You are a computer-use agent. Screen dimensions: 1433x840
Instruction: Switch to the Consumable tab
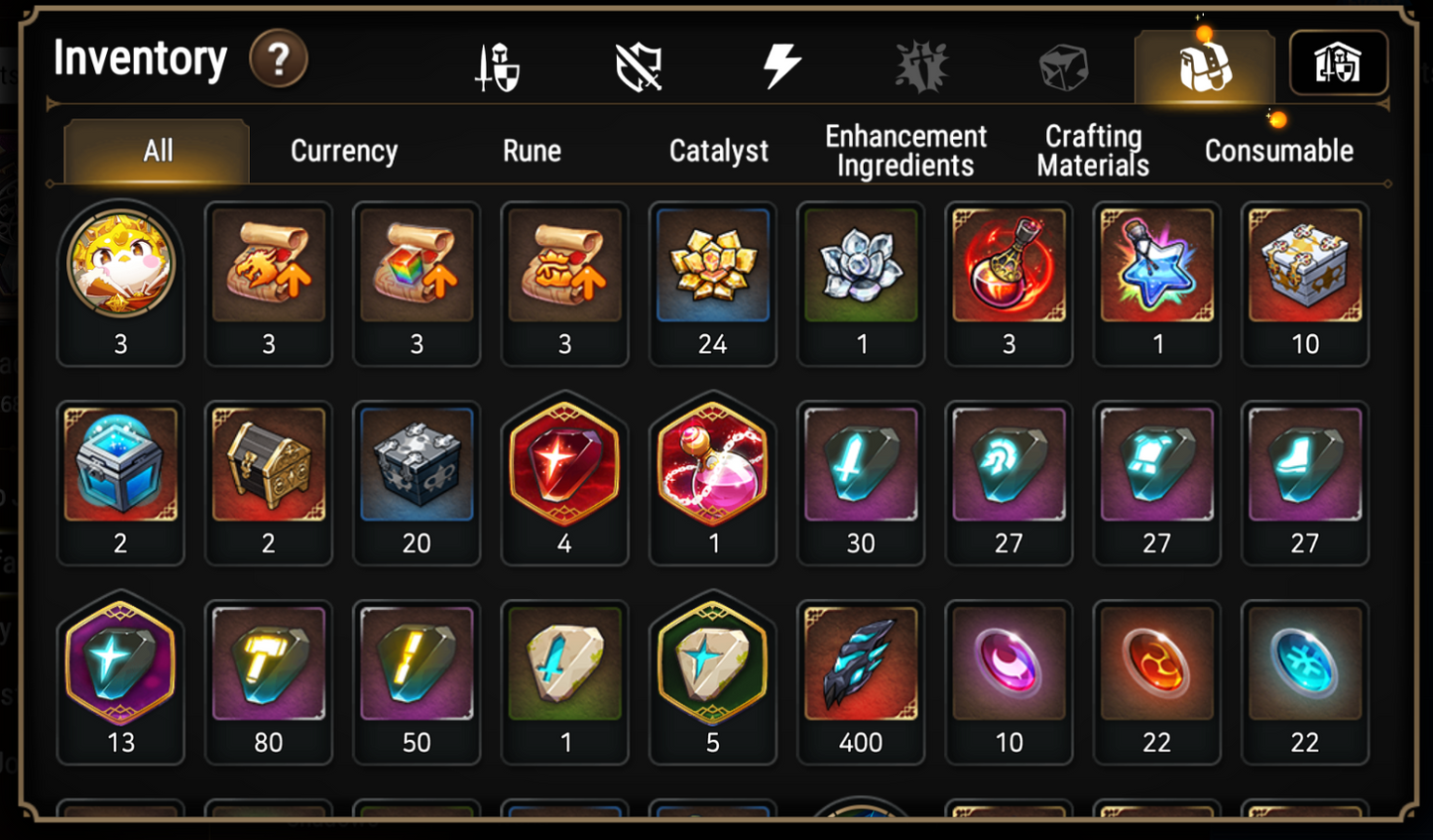tap(1278, 151)
